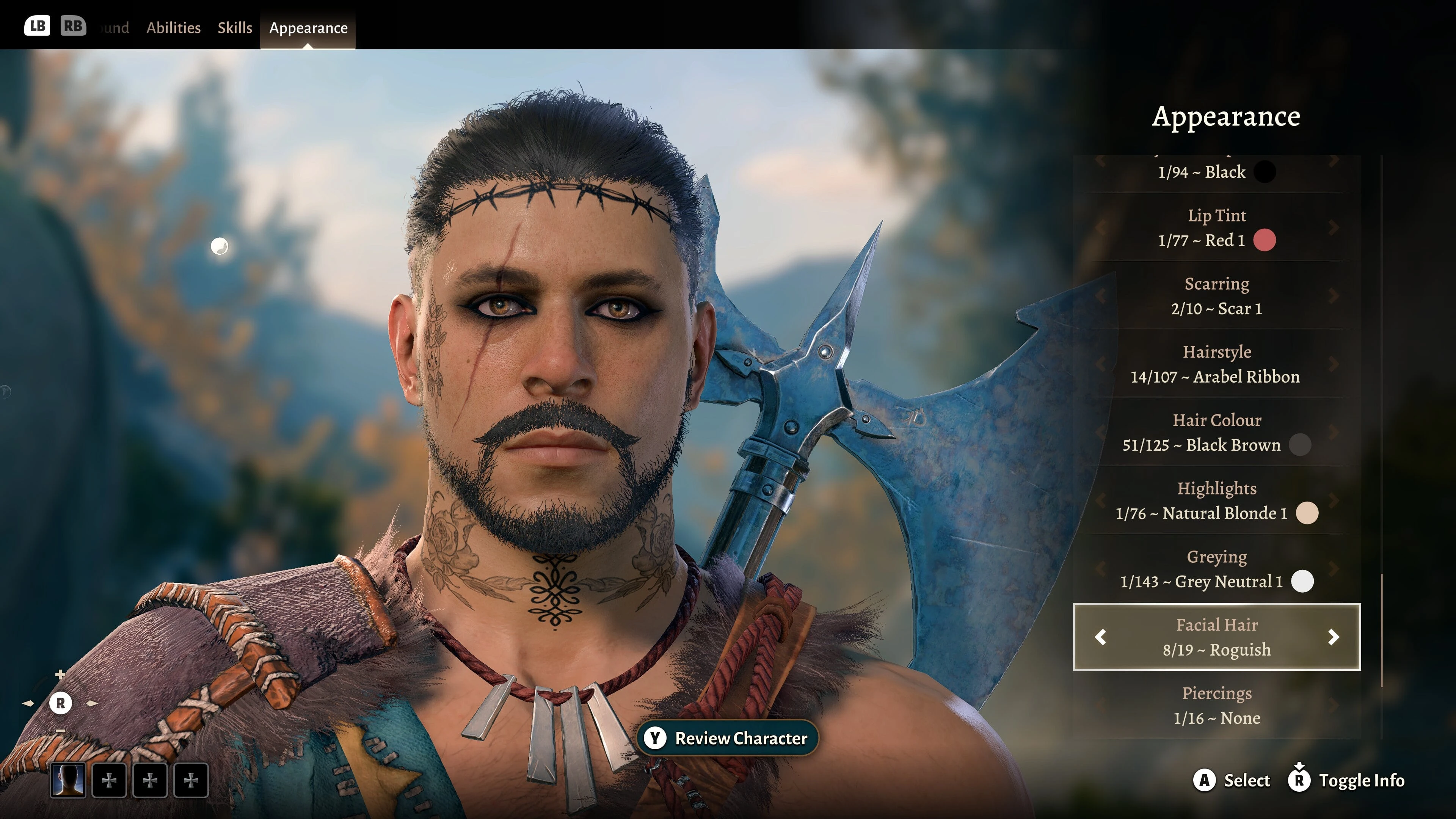Screen dimensions: 1456x819
Task: Select the Appearance tab
Action: (308, 28)
